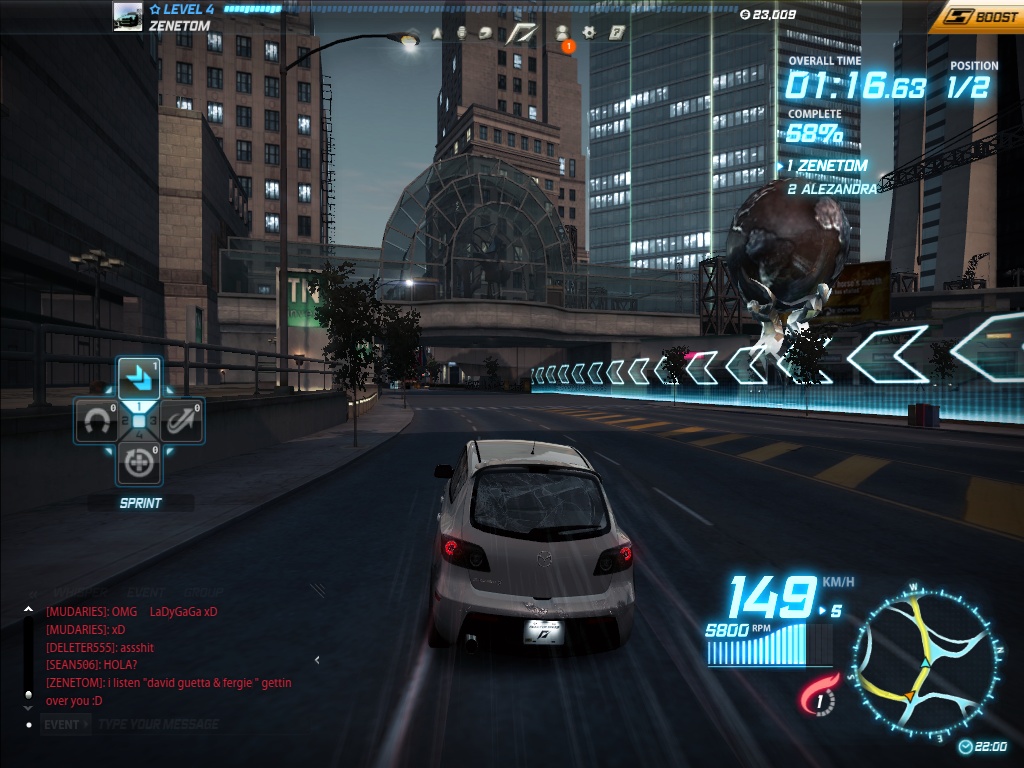The height and width of the screenshot is (768, 1024).
Task: Open the Event chat channel selector
Action: 64,724
